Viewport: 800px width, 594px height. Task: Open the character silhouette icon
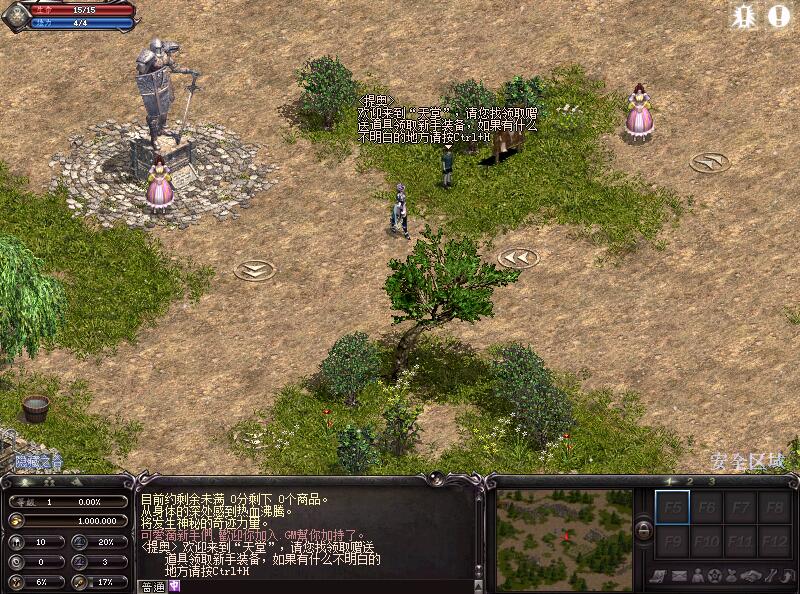click(697, 575)
